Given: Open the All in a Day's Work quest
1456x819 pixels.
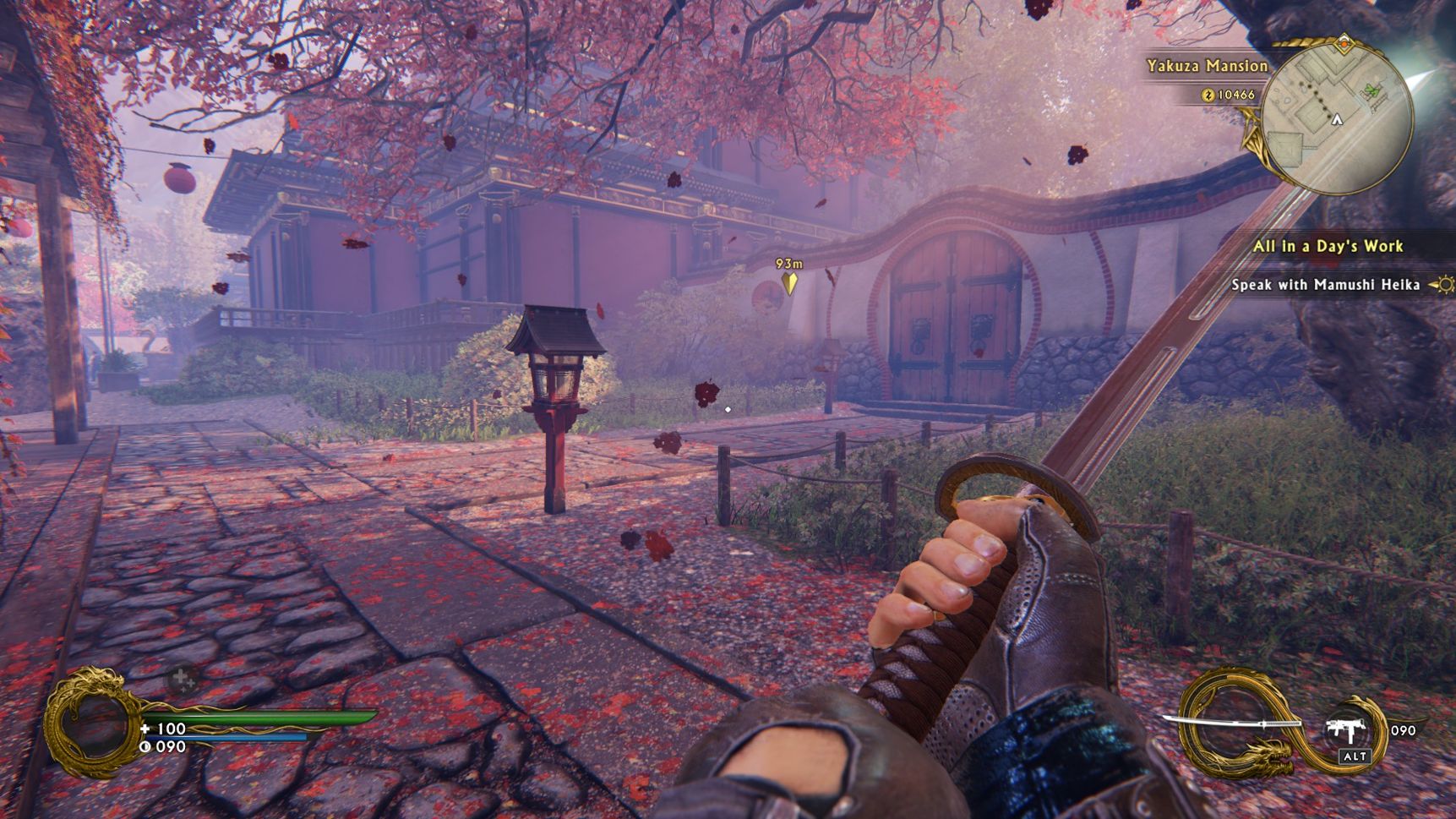Looking at the screenshot, I should tap(1328, 246).
